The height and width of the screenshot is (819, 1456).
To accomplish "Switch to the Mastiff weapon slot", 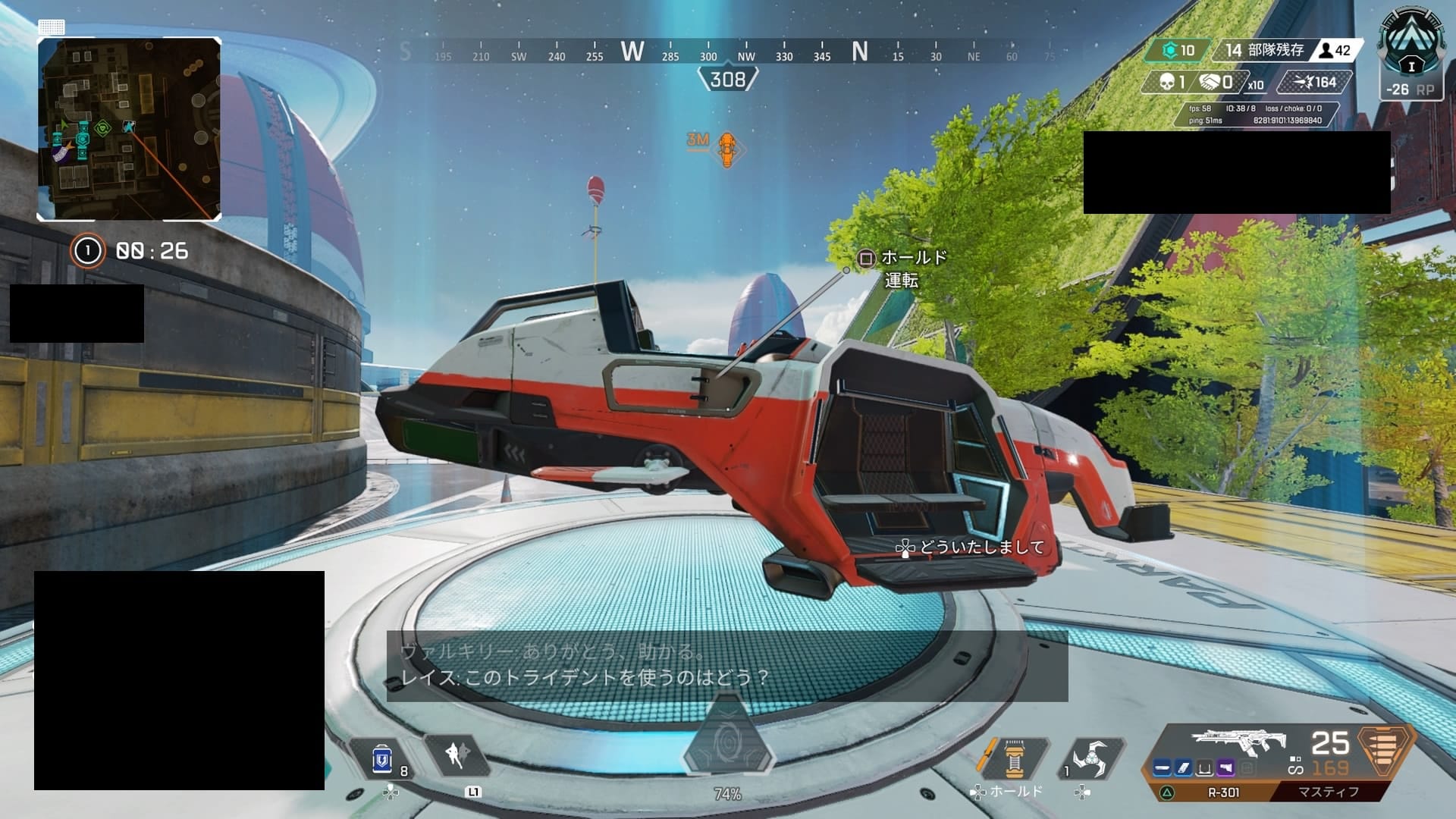I will 1328,791.
